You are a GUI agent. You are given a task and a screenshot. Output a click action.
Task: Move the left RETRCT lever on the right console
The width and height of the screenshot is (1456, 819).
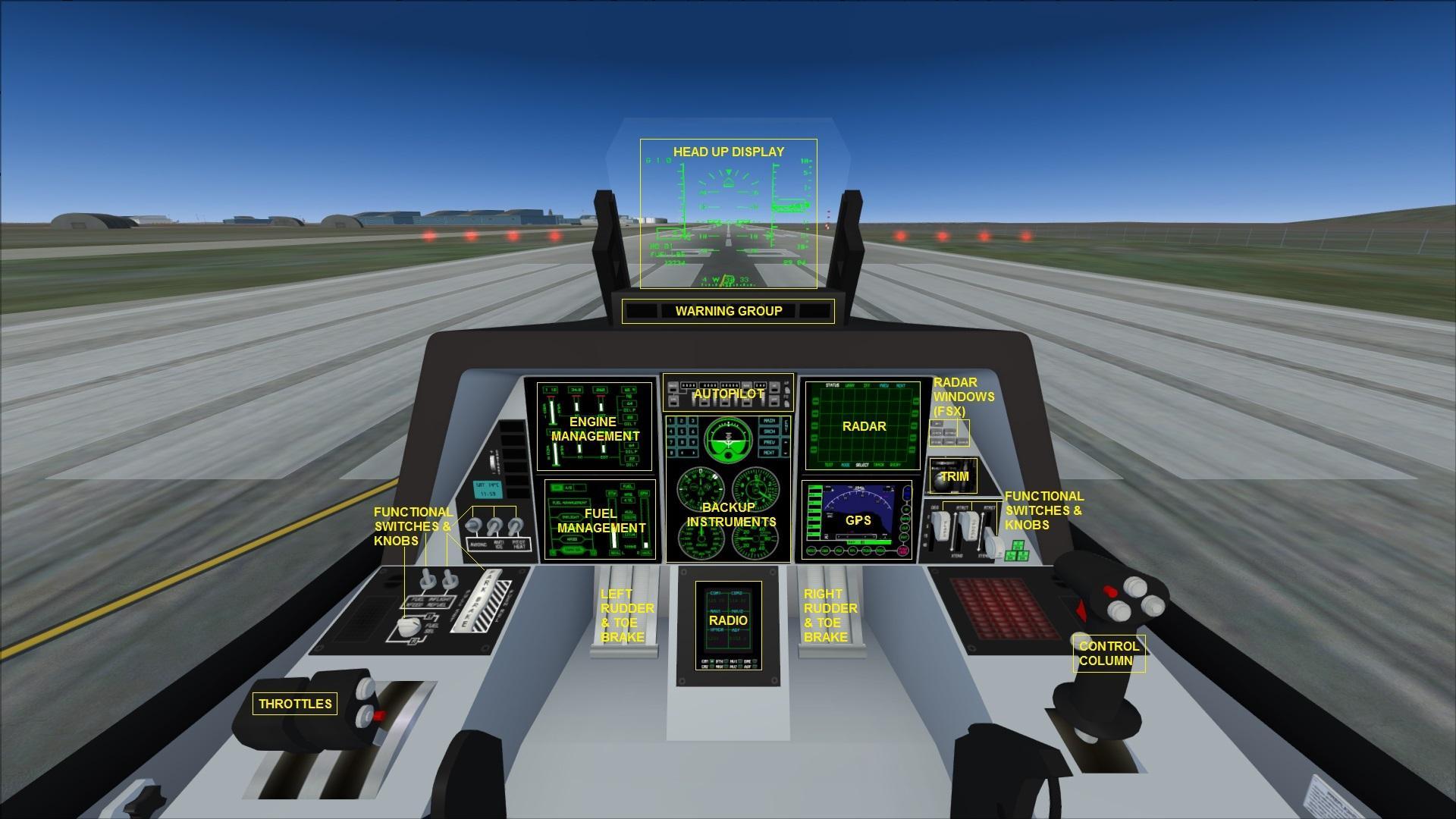point(968,526)
